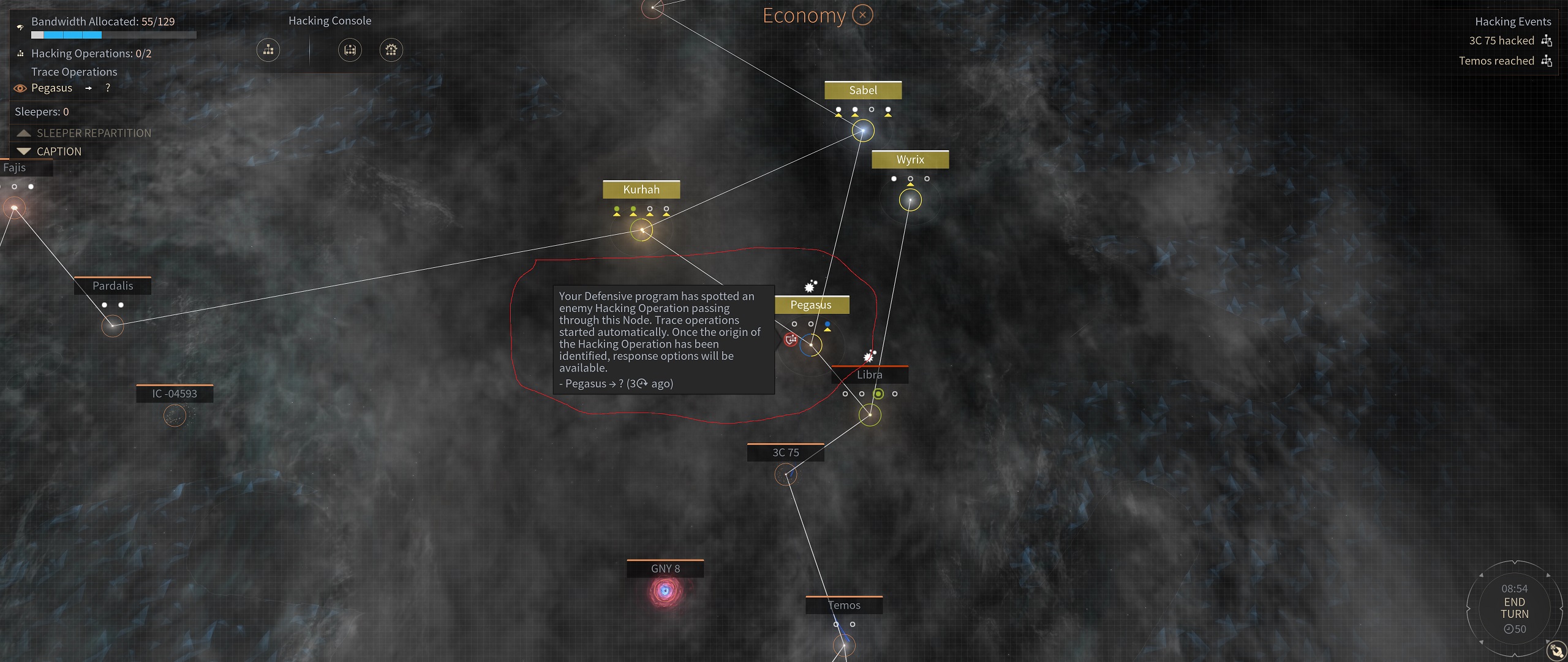
Task: Select the GNY 8 node label
Action: point(665,569)
